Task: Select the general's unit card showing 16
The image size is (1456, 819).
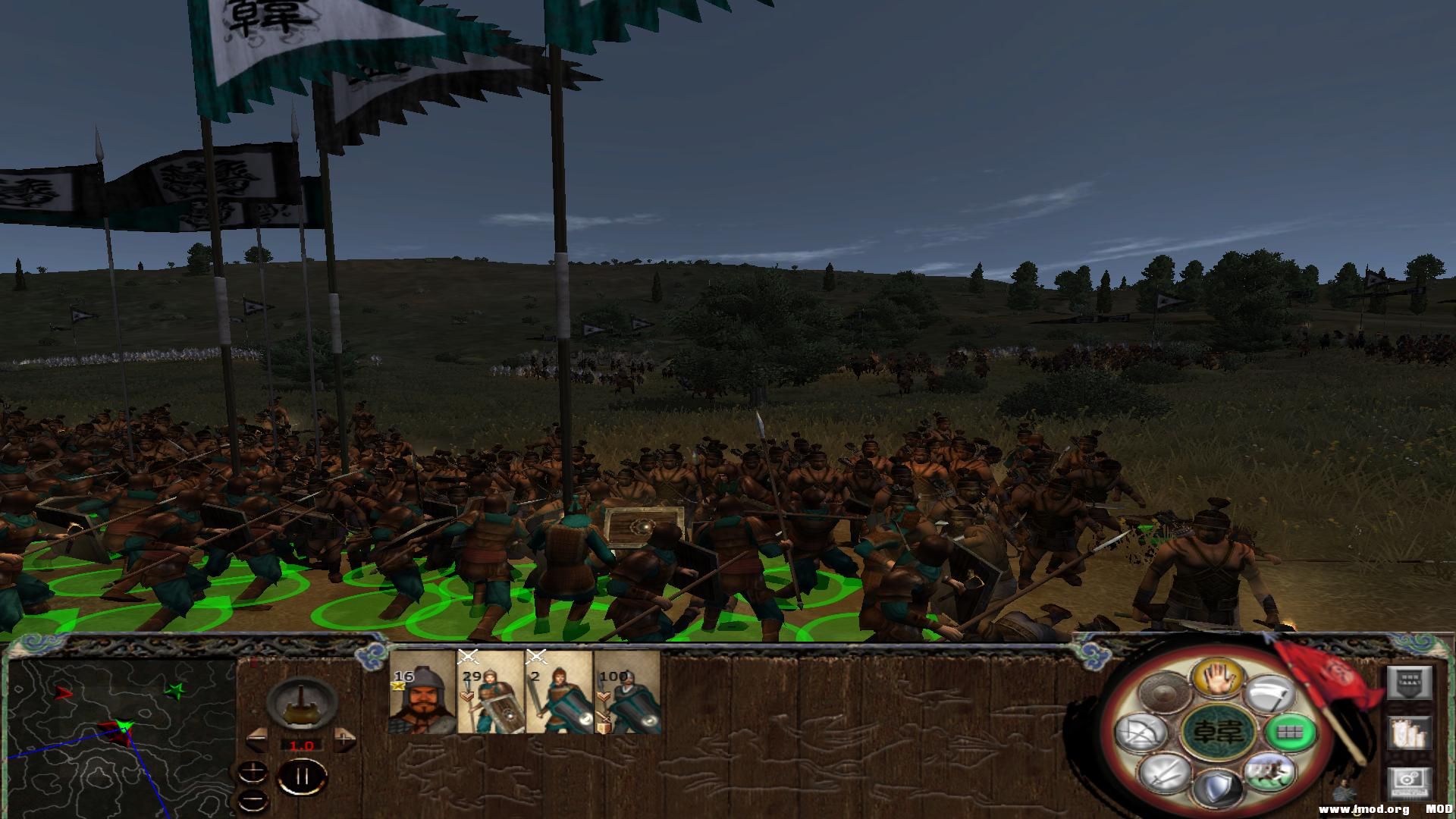Action: (x=422, y=695)
